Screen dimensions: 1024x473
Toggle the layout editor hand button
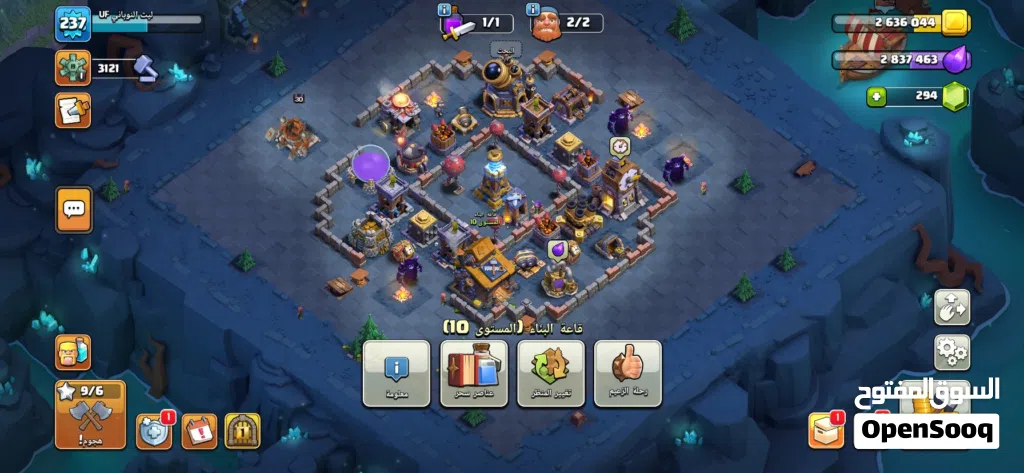point(950,308)
